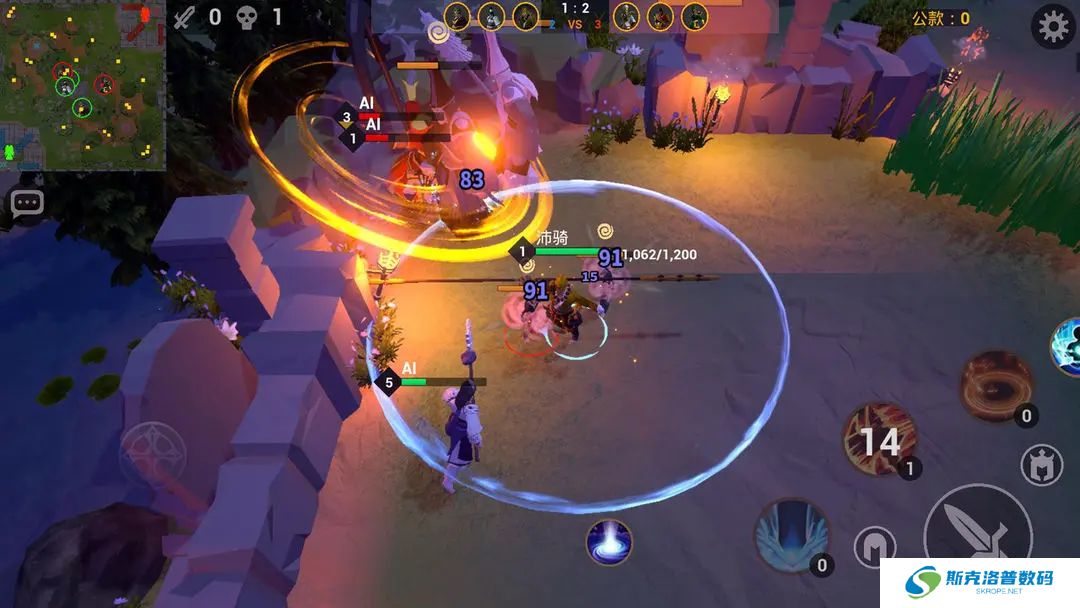The height and width of the screenshot is (608, 1080).
Task: Activate the blue light beam skill
Action: [x=609, y=542]
